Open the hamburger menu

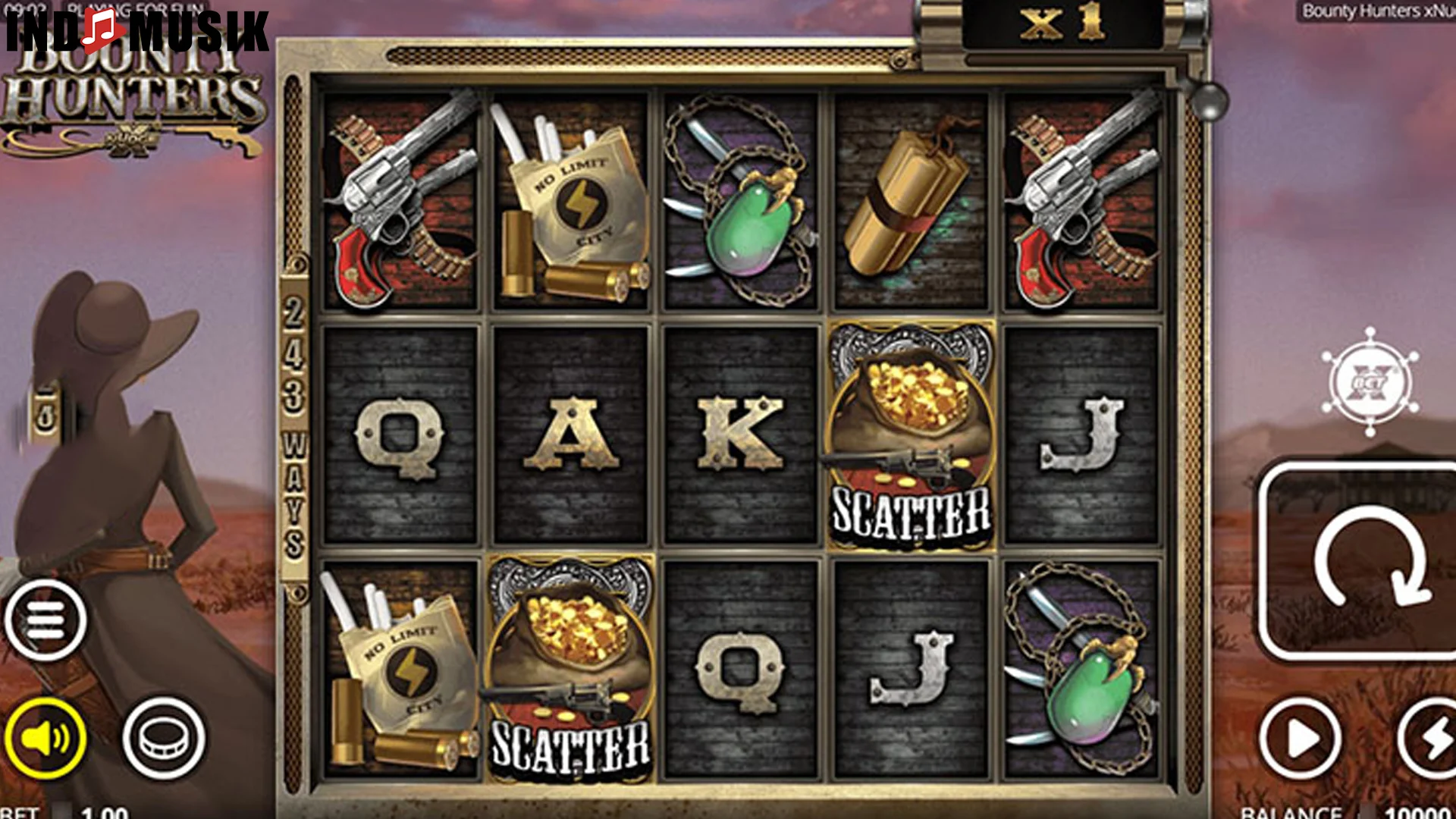(45, 620)
